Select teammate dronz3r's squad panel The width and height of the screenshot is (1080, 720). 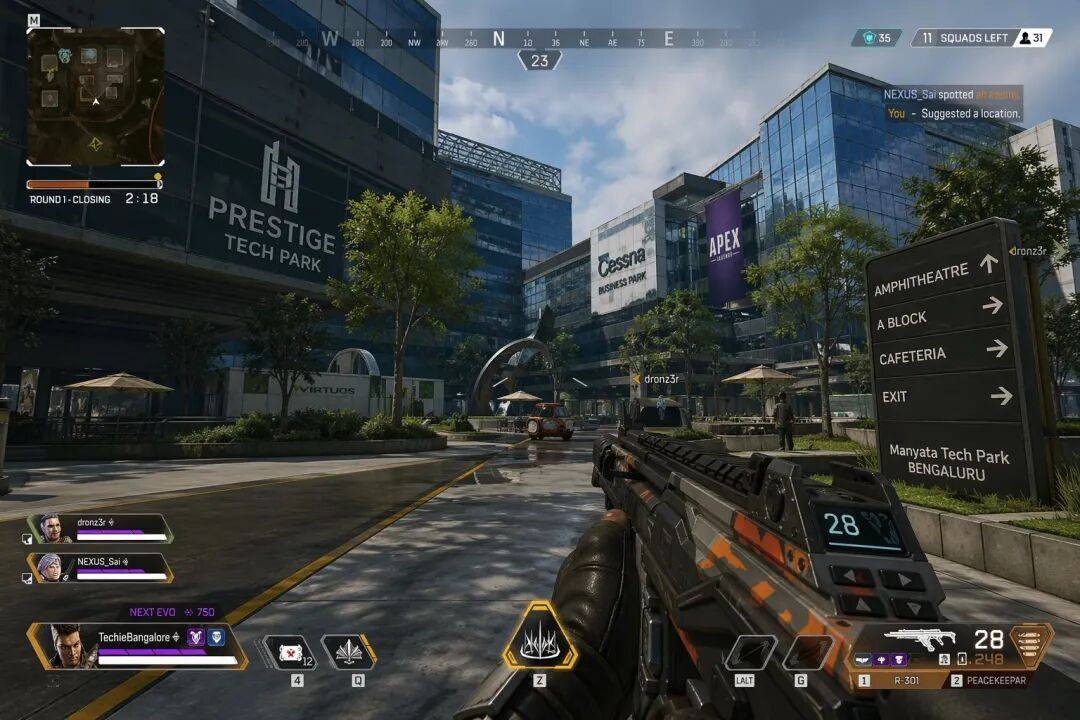click(100, 528)
